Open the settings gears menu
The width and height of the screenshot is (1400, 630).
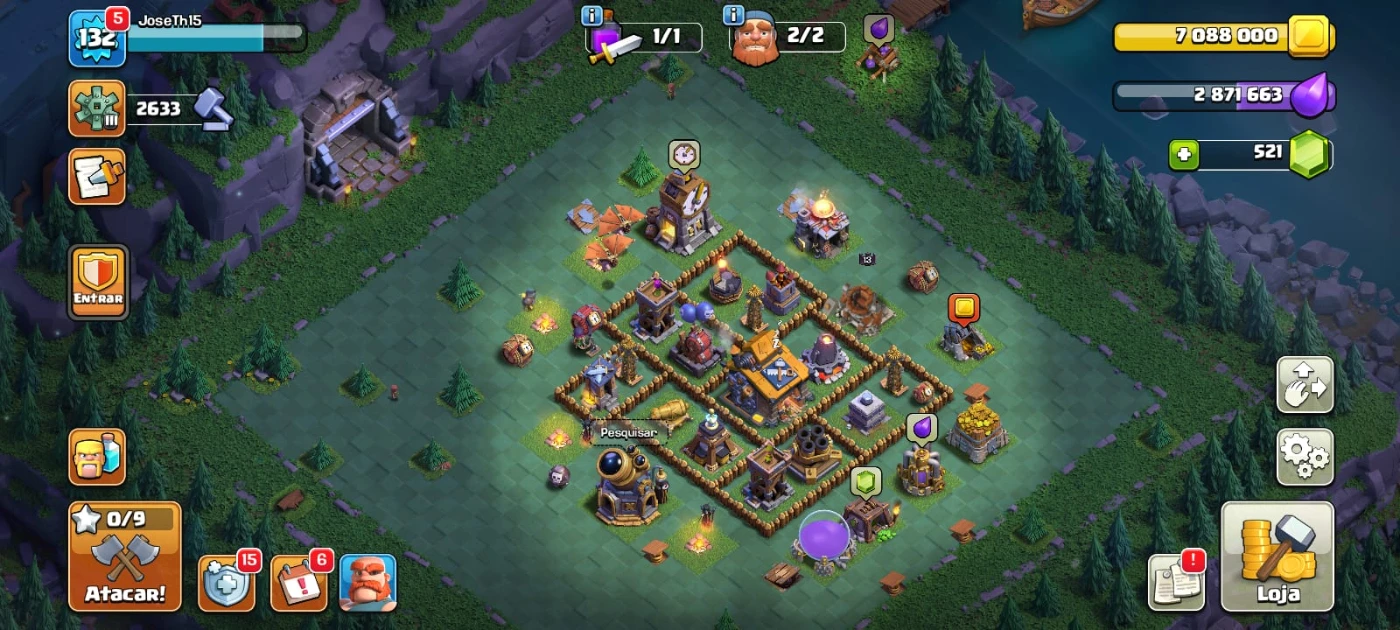pos(1304,457)
